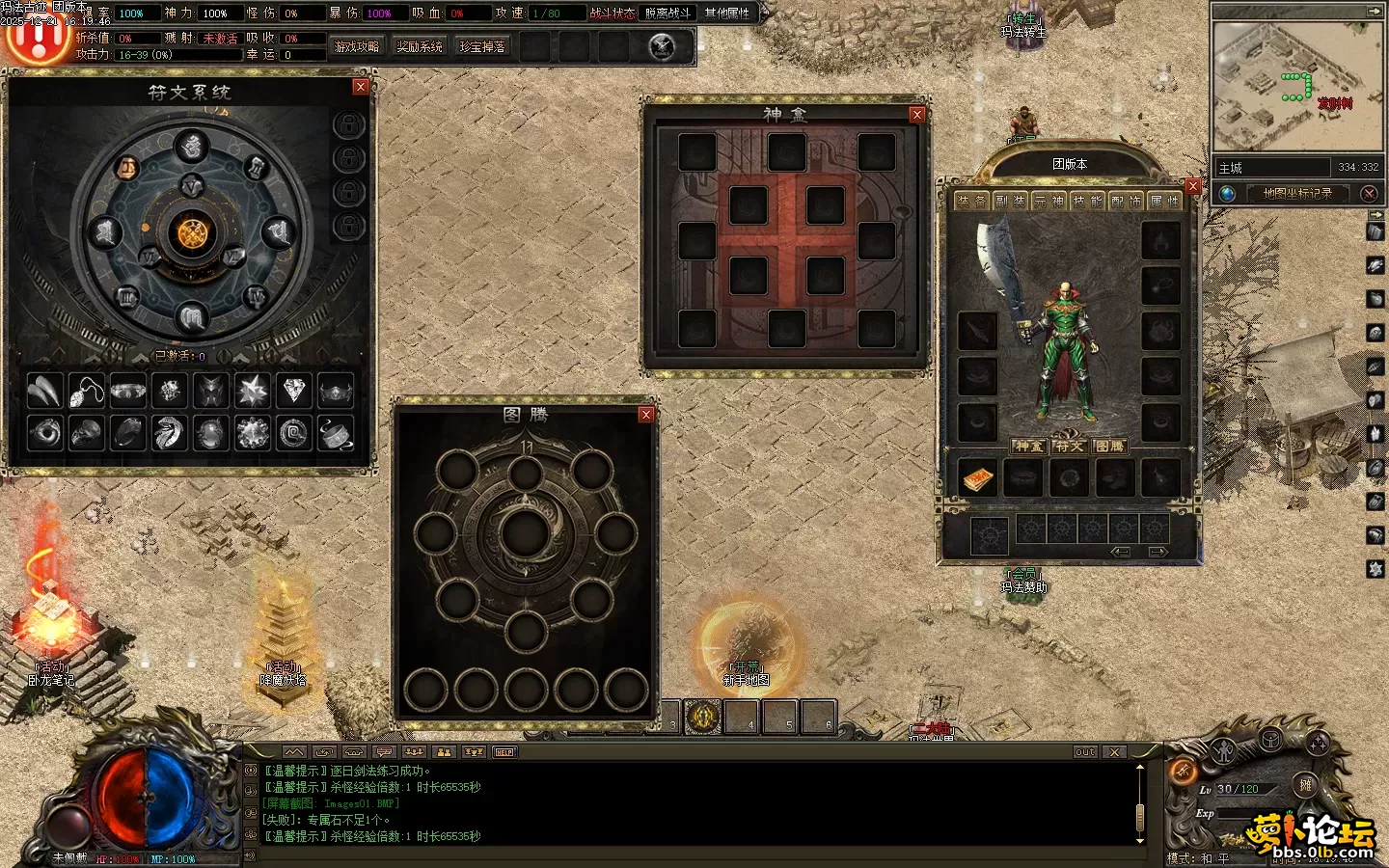Select the 属性 attributes tab

1164,201
